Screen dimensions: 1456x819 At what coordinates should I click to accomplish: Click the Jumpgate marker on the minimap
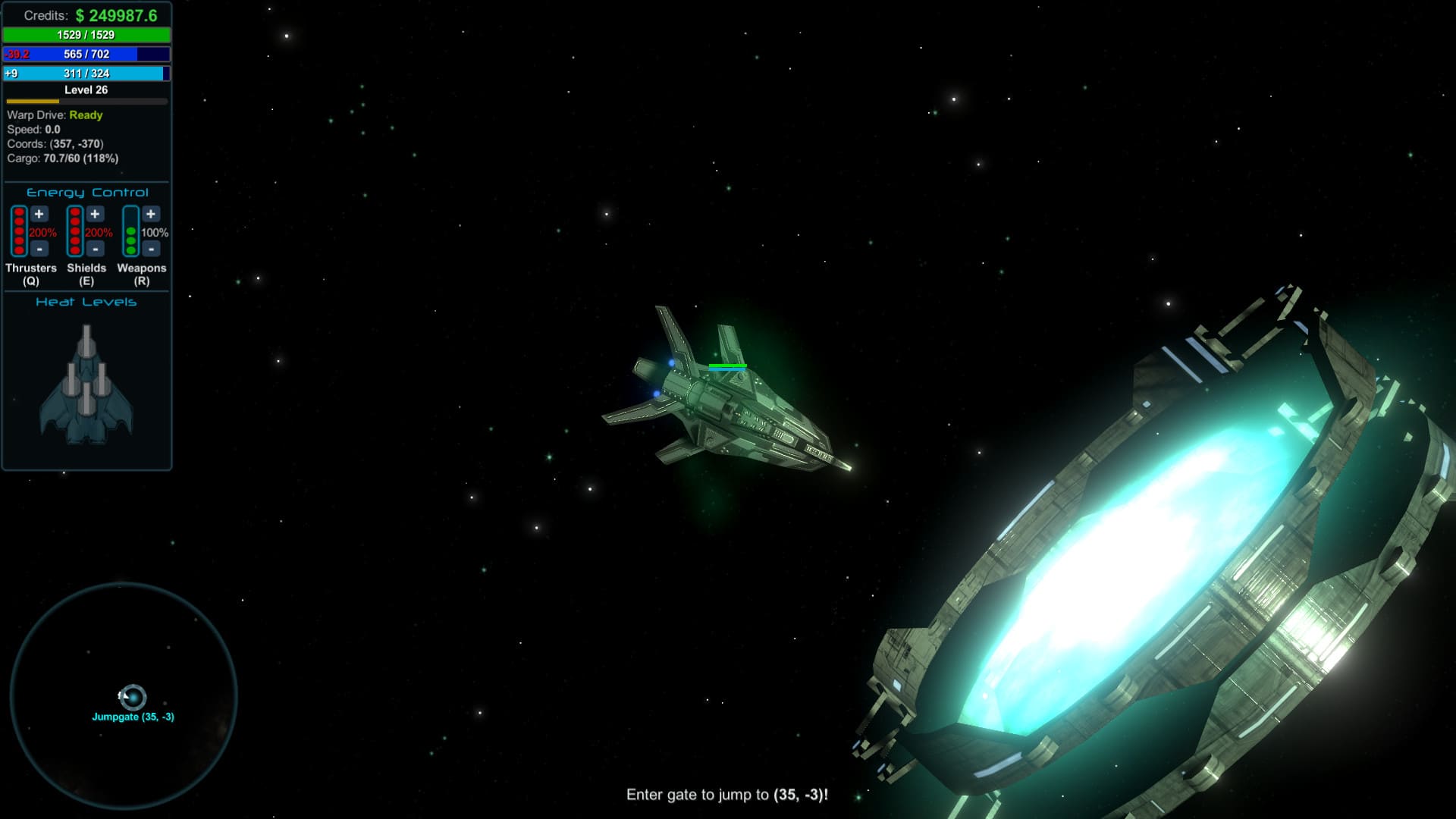[x=133, y=697]
